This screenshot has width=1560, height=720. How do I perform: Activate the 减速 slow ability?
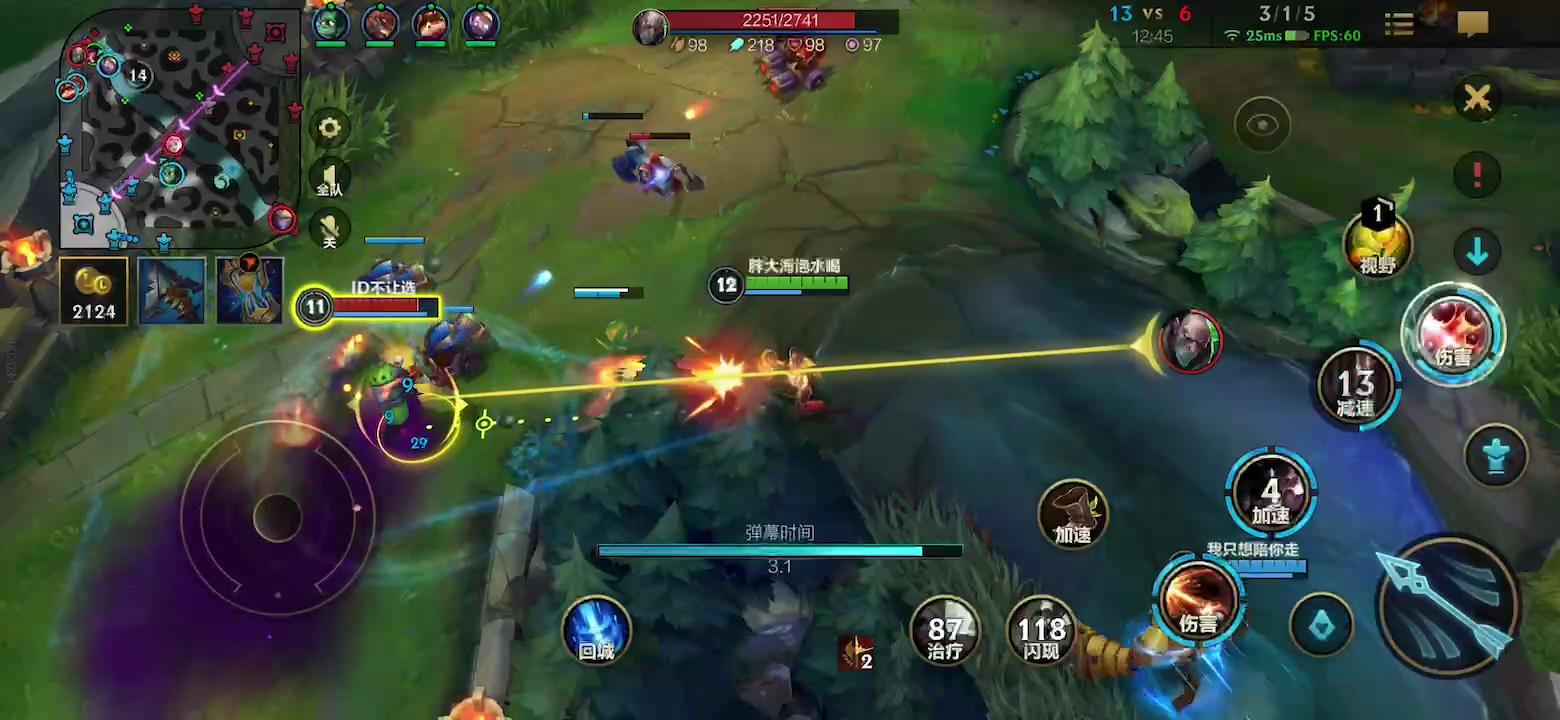tap(1355, 386)
